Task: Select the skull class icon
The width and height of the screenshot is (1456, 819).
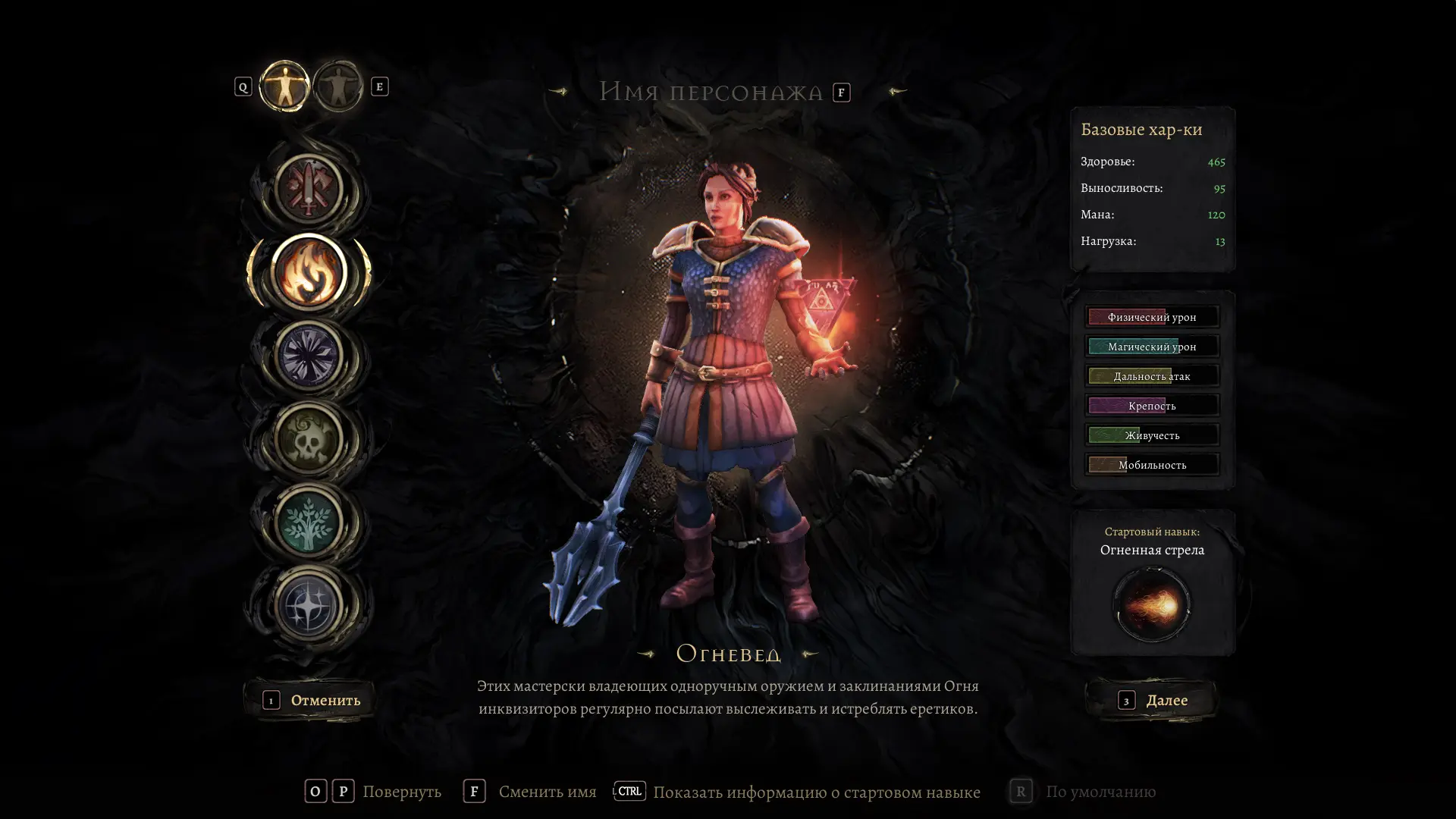Action: [309, 438]
